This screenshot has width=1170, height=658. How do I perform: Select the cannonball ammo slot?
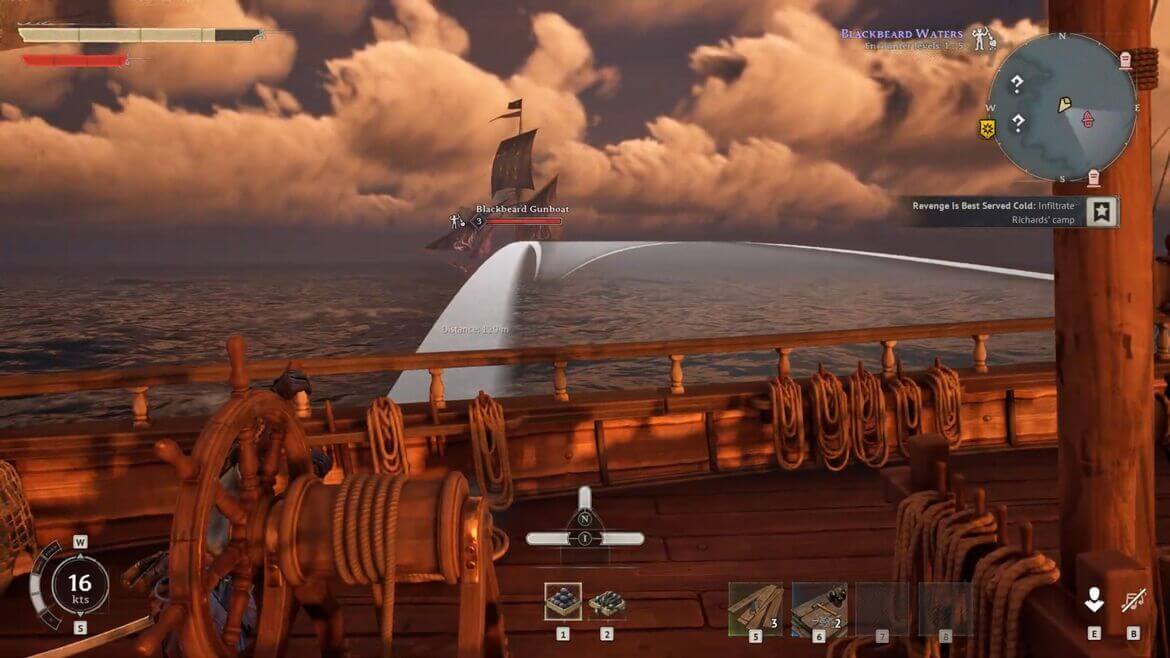(x=563, y=601)
